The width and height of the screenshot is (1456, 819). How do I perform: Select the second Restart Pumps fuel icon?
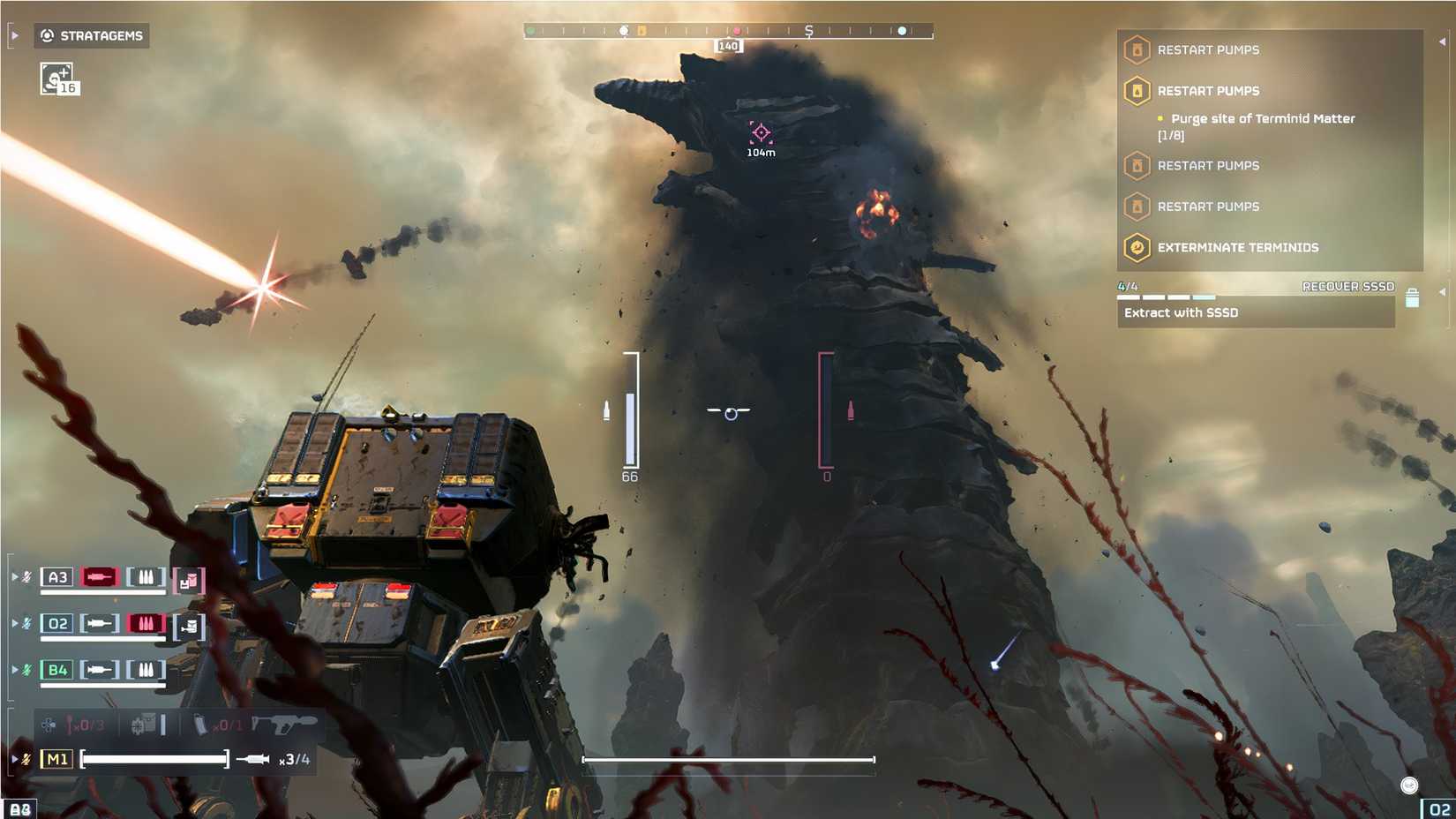tap(1137, 91)
